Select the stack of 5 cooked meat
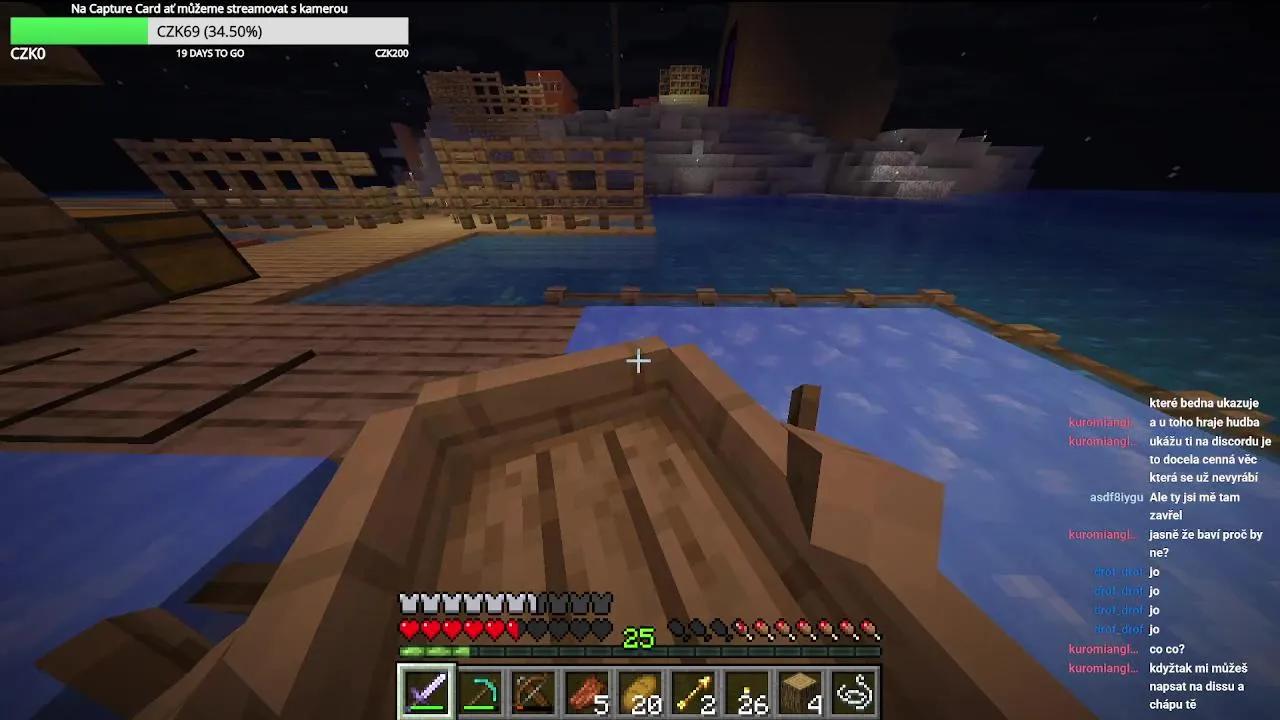The image size is (1280, 720). [x=587, y=690]
